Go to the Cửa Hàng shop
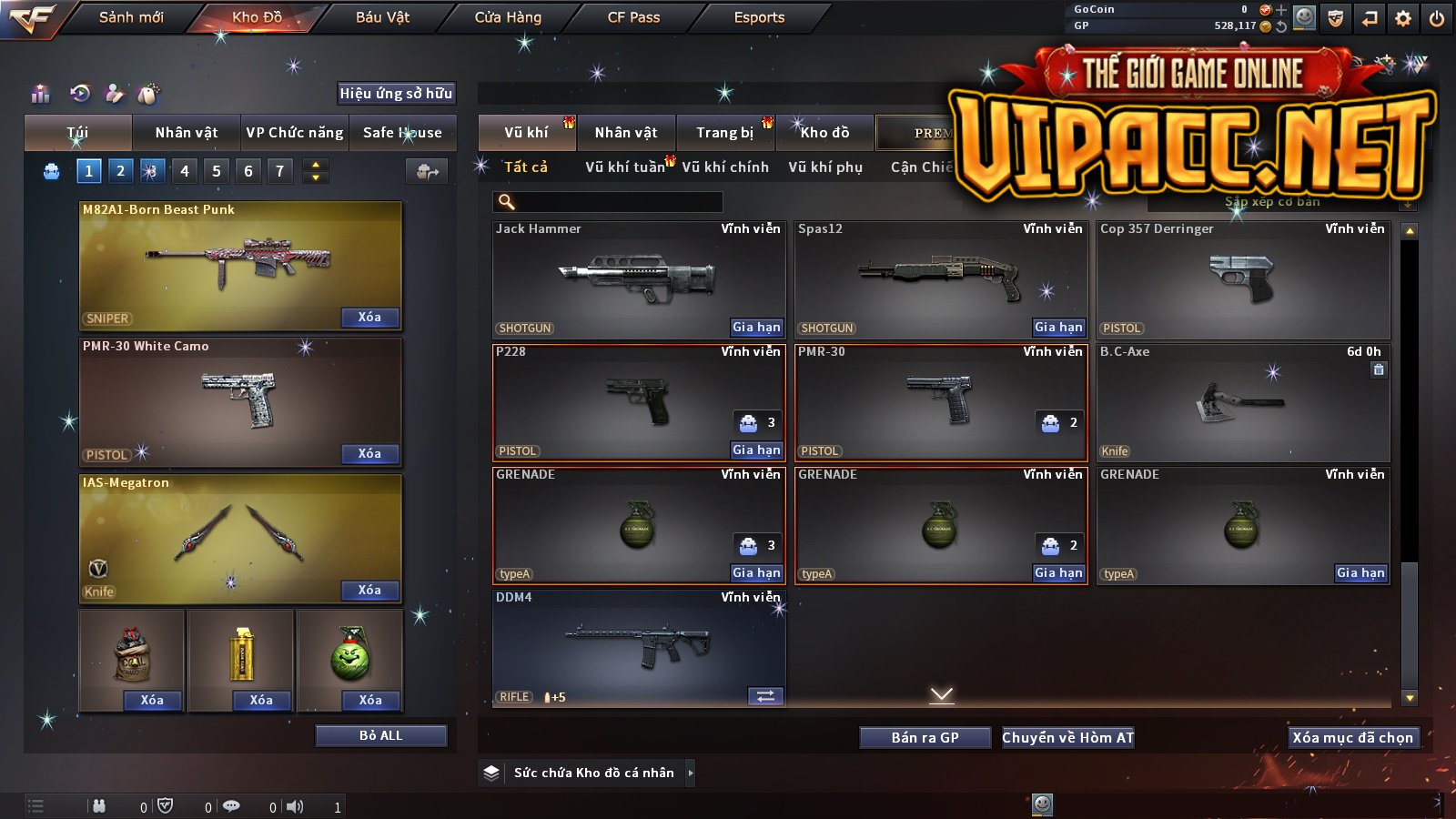This screenshot has height=819, width=1456. tap(508, 17)
